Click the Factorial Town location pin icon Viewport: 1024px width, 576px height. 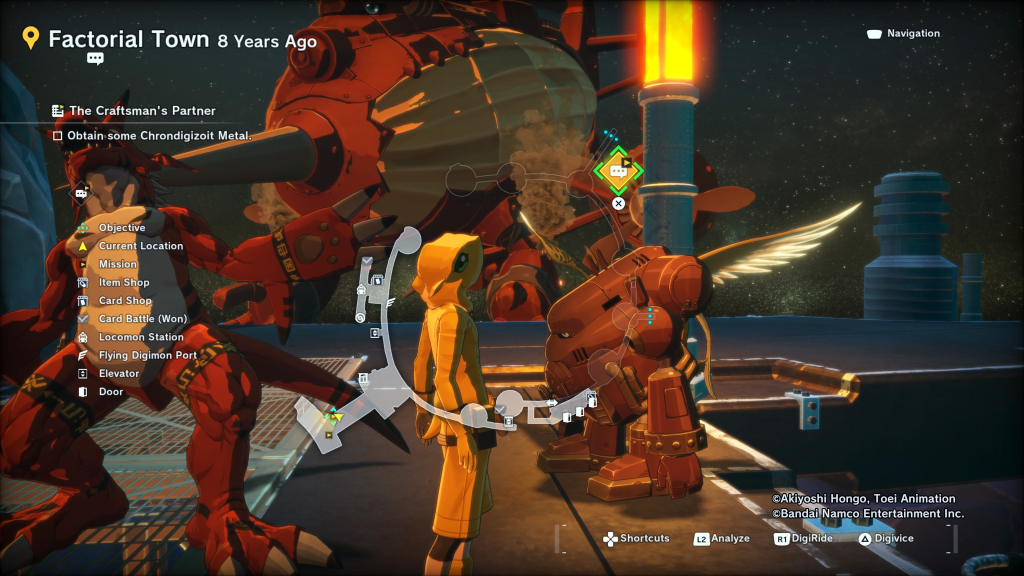point(31,39)
